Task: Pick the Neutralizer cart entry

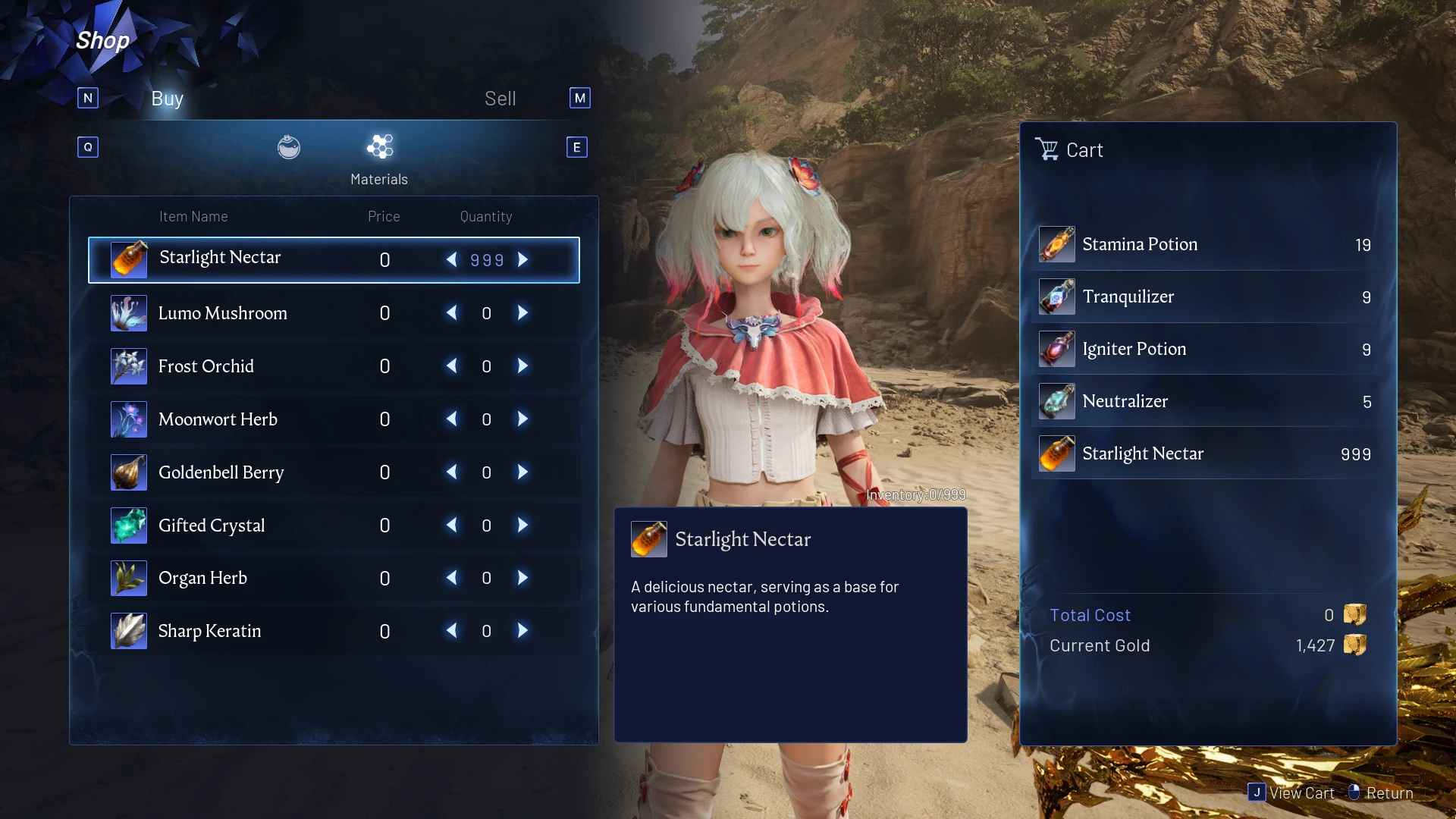Action: pos(1206,402)
